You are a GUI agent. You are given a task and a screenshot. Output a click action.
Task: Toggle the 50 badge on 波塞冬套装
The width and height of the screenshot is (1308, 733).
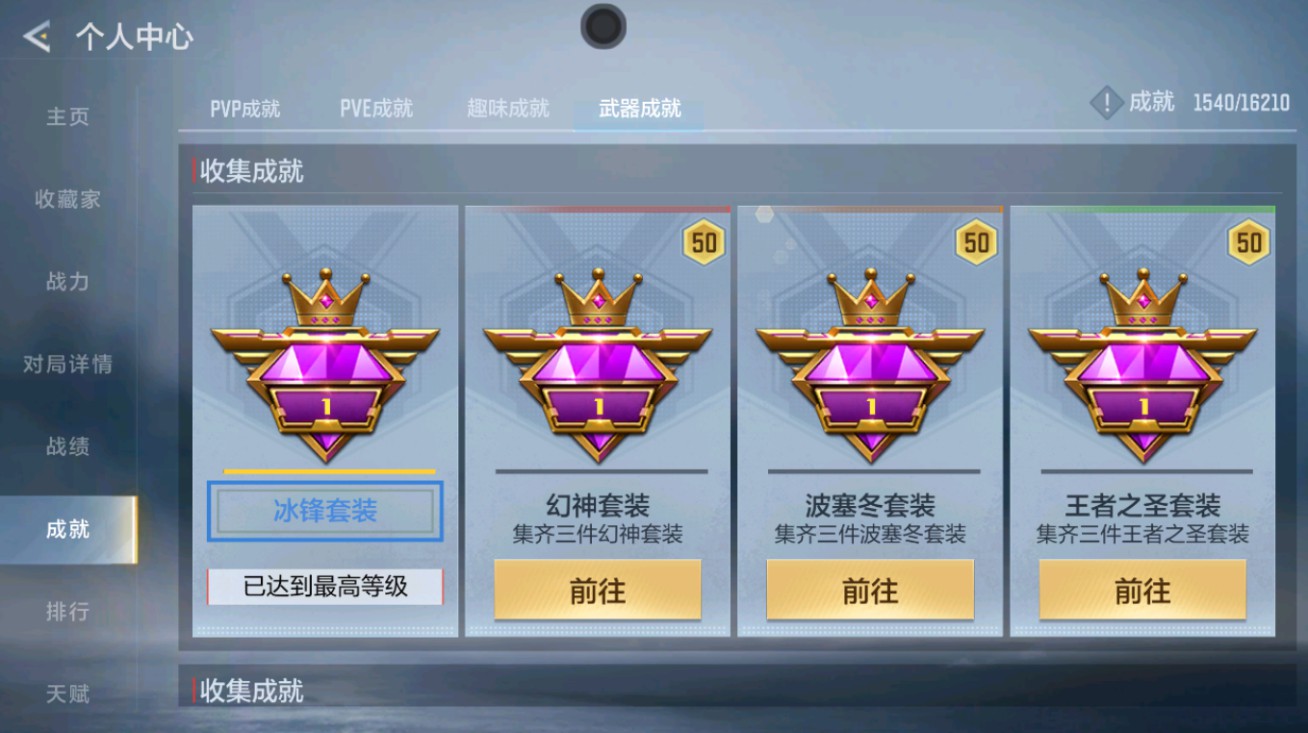975,242
